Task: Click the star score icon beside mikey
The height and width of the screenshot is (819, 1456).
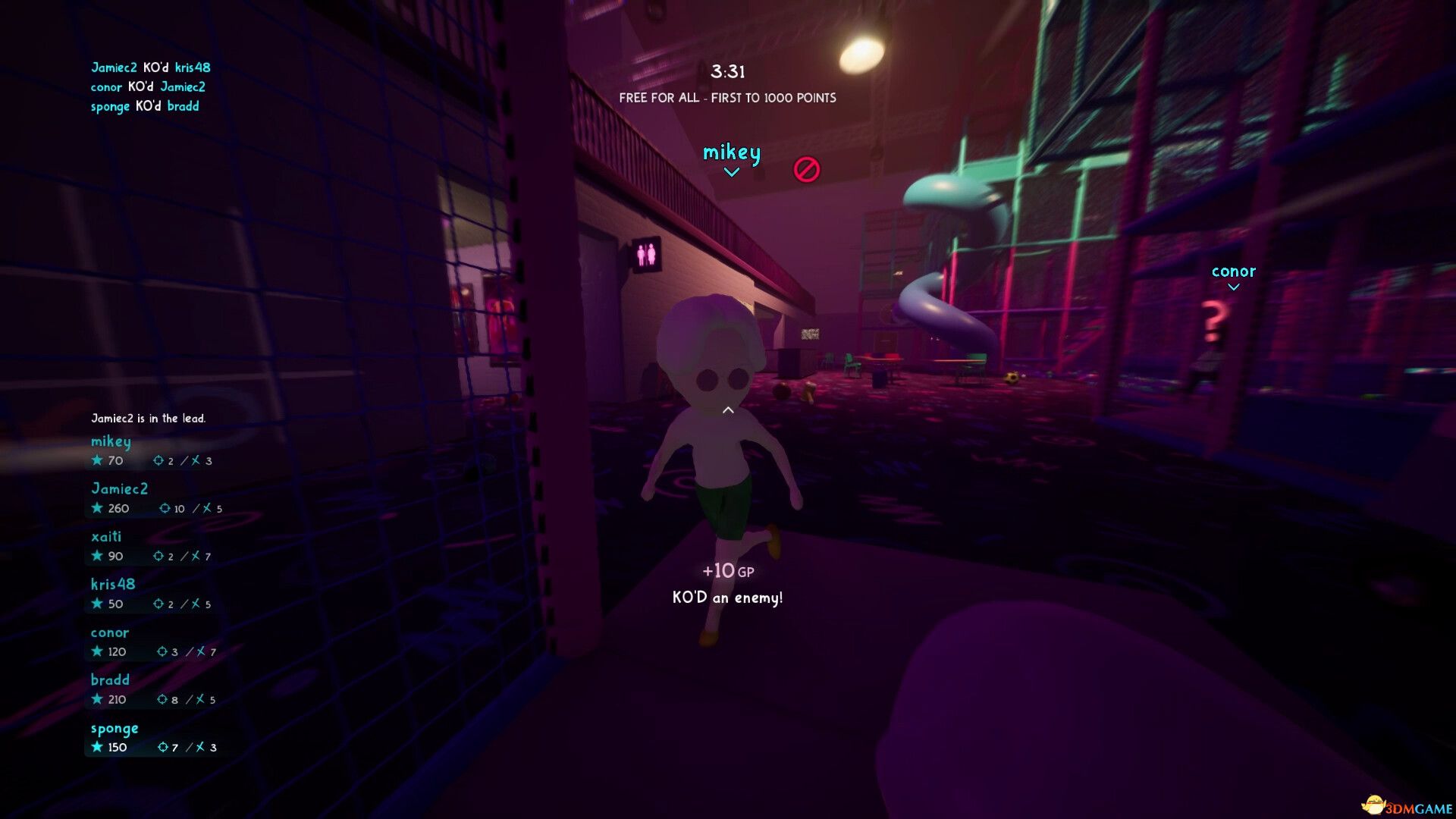Action: tap(97, 460)
